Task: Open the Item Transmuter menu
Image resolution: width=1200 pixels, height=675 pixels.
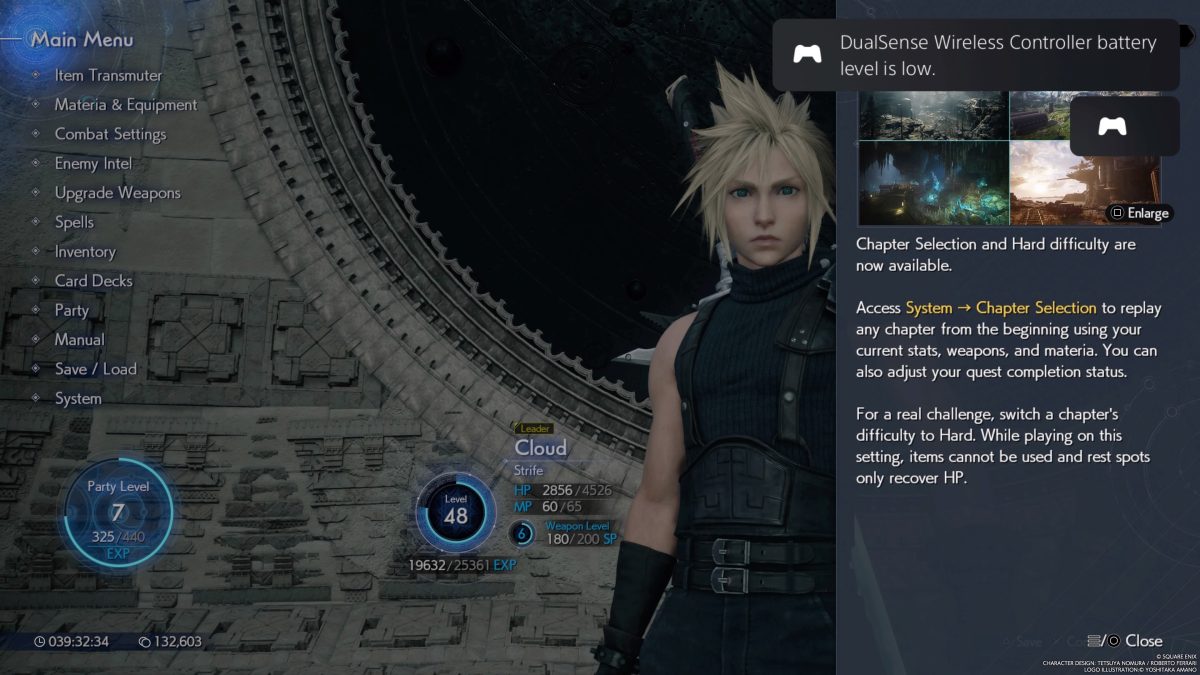Action: click(108, 75)
